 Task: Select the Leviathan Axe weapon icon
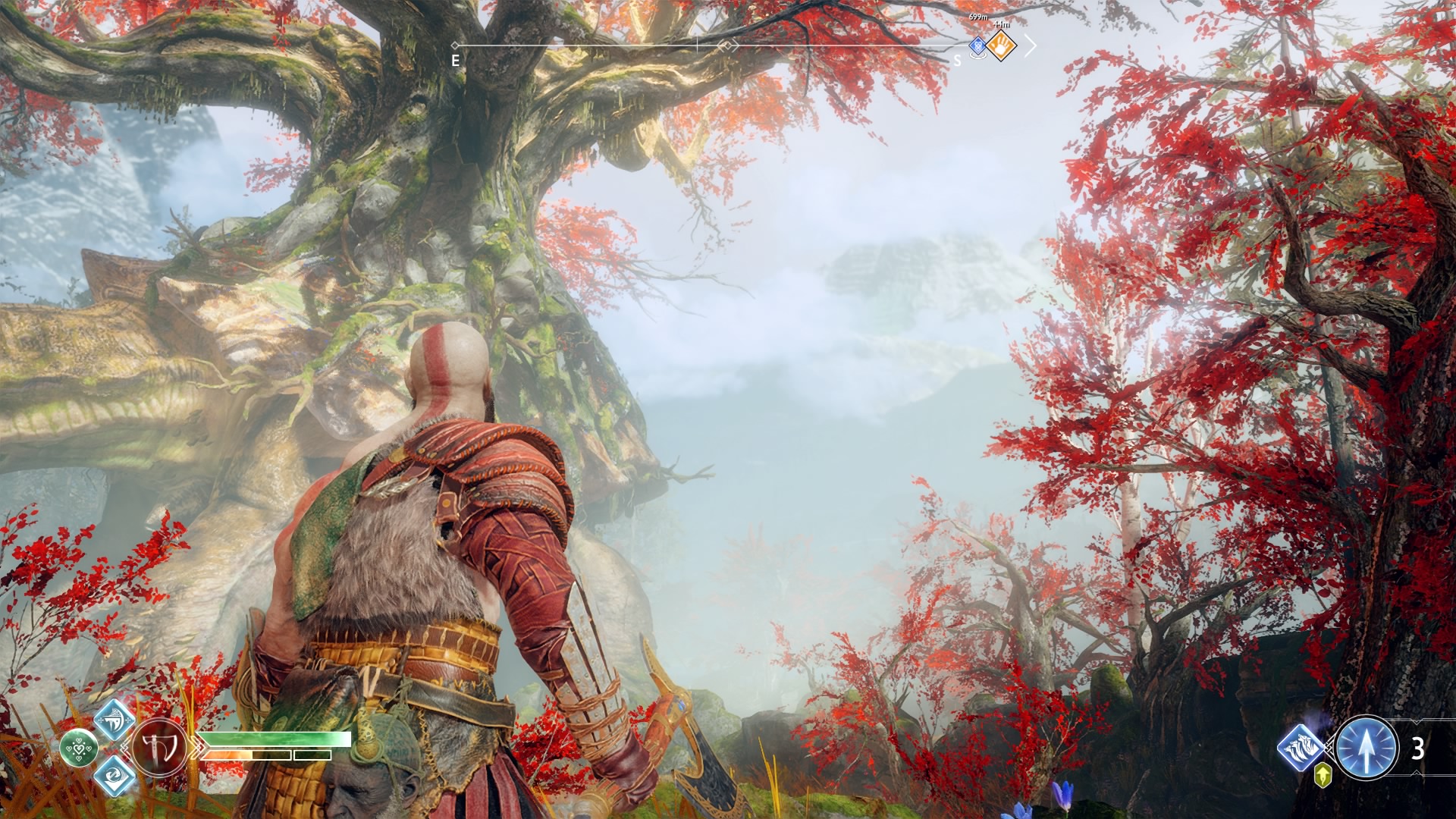(159, 748)
